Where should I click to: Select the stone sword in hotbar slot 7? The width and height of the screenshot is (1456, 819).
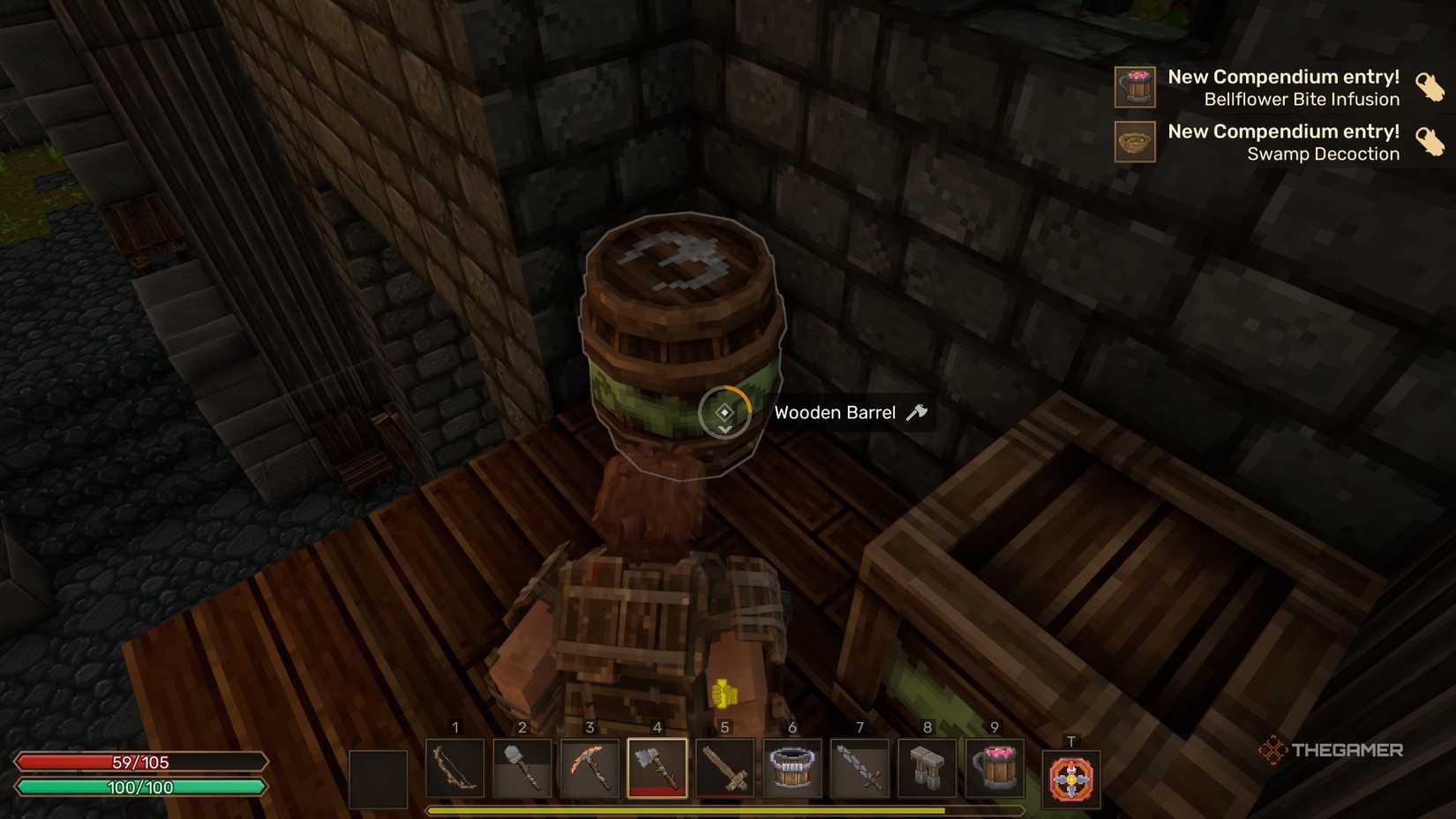859,769
